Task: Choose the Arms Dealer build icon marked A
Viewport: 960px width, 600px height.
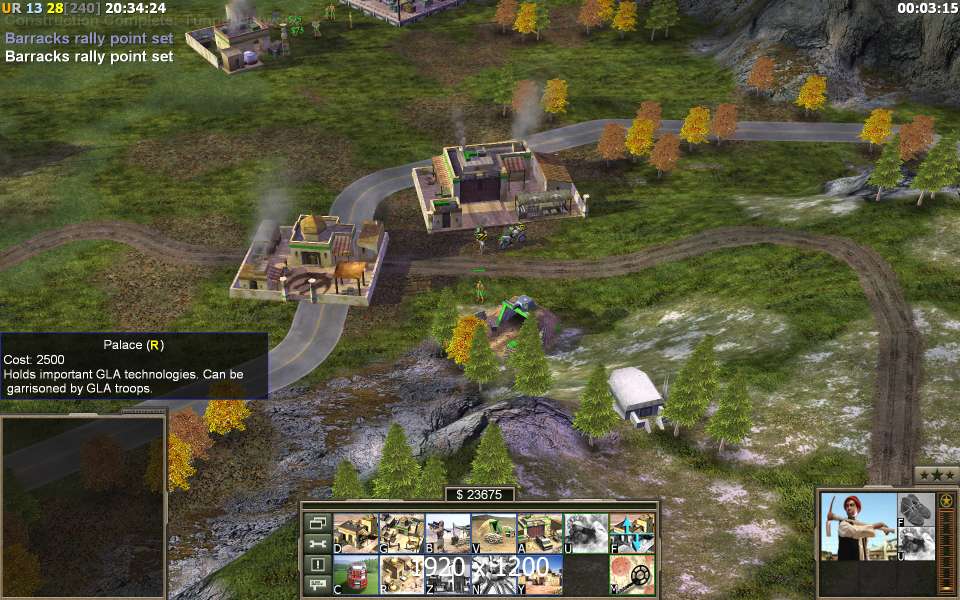Action: point(540,533)
